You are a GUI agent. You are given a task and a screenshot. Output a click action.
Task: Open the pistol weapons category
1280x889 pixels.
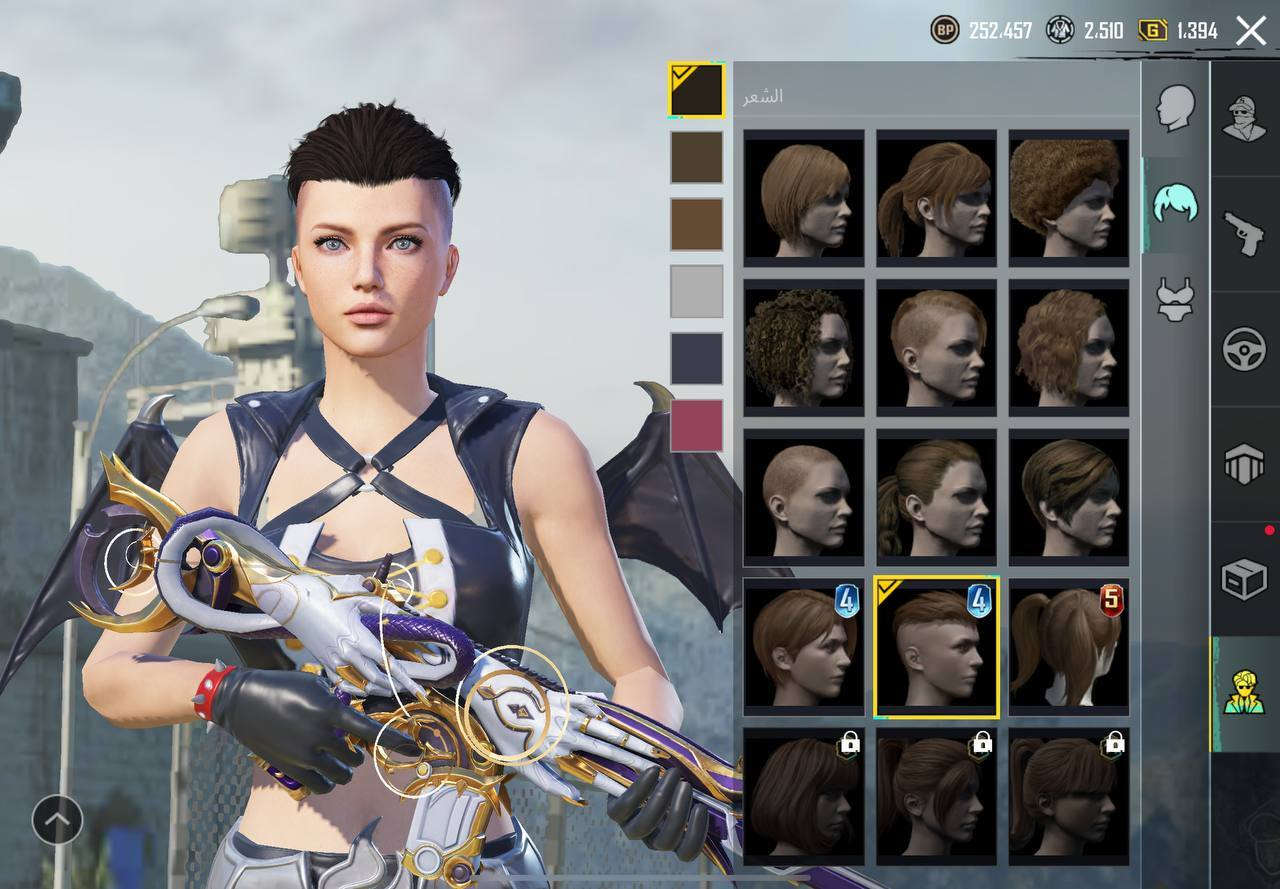click(1245, 233)
